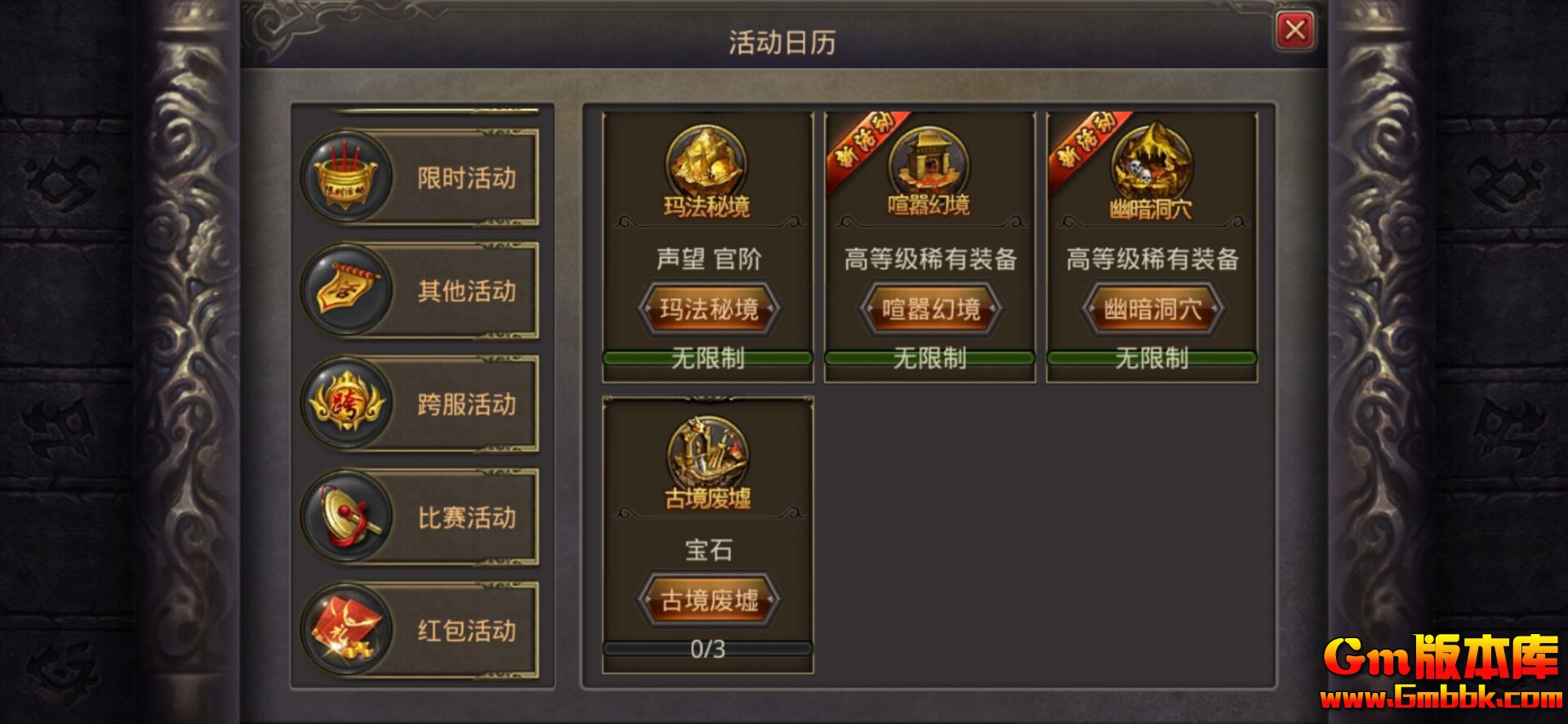The width and height of the screenshot is (1568, 724).
Task: Click the 0/3 progress bar under 古境废墟
Action: coord(709,648)
